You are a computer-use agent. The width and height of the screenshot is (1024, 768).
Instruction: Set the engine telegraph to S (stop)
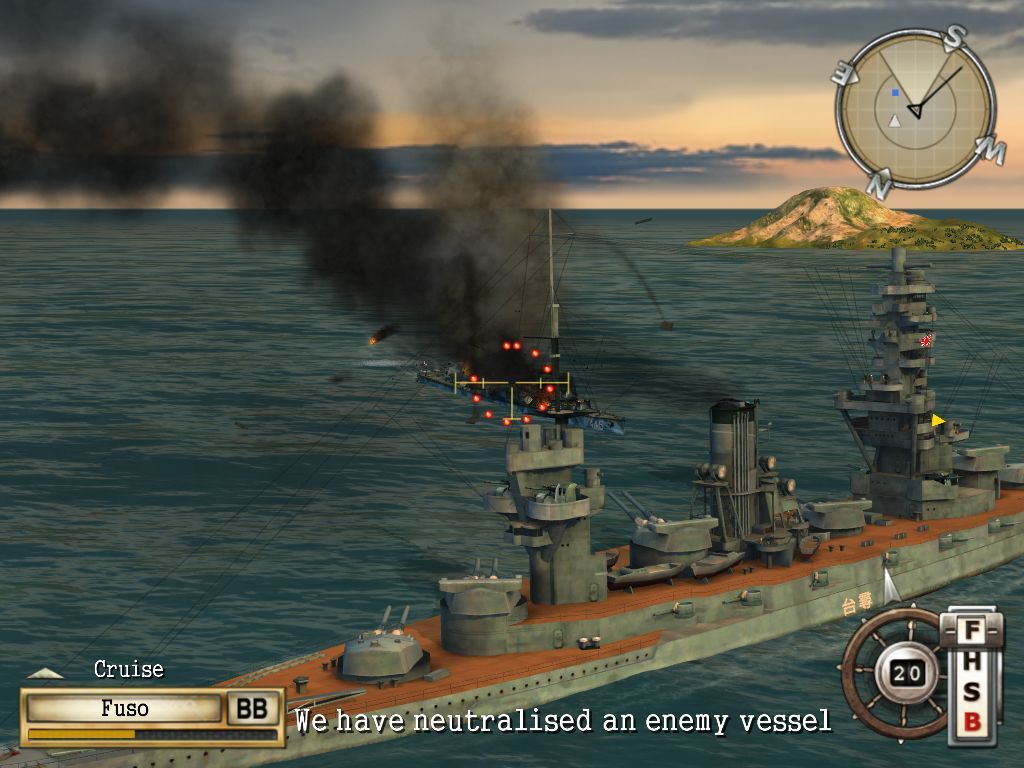pyautogui.click(x=972, y=692)
